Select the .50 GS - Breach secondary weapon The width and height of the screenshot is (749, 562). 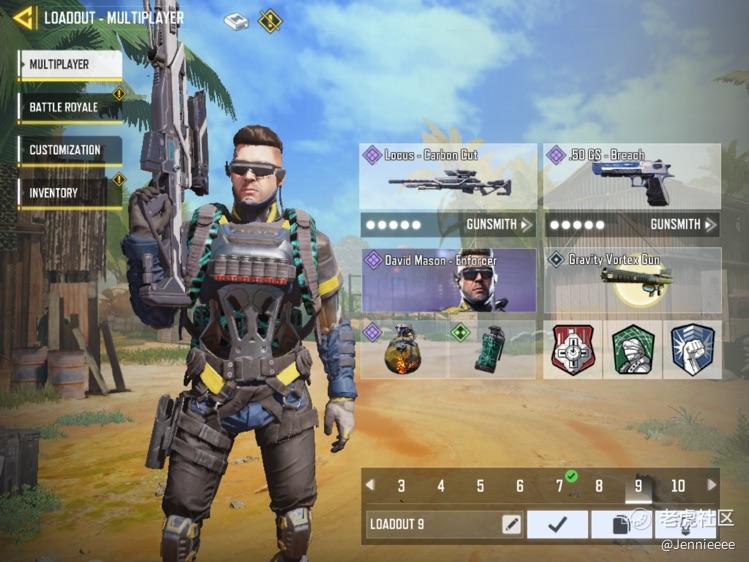pyautogui.click(x=631, y=178)
